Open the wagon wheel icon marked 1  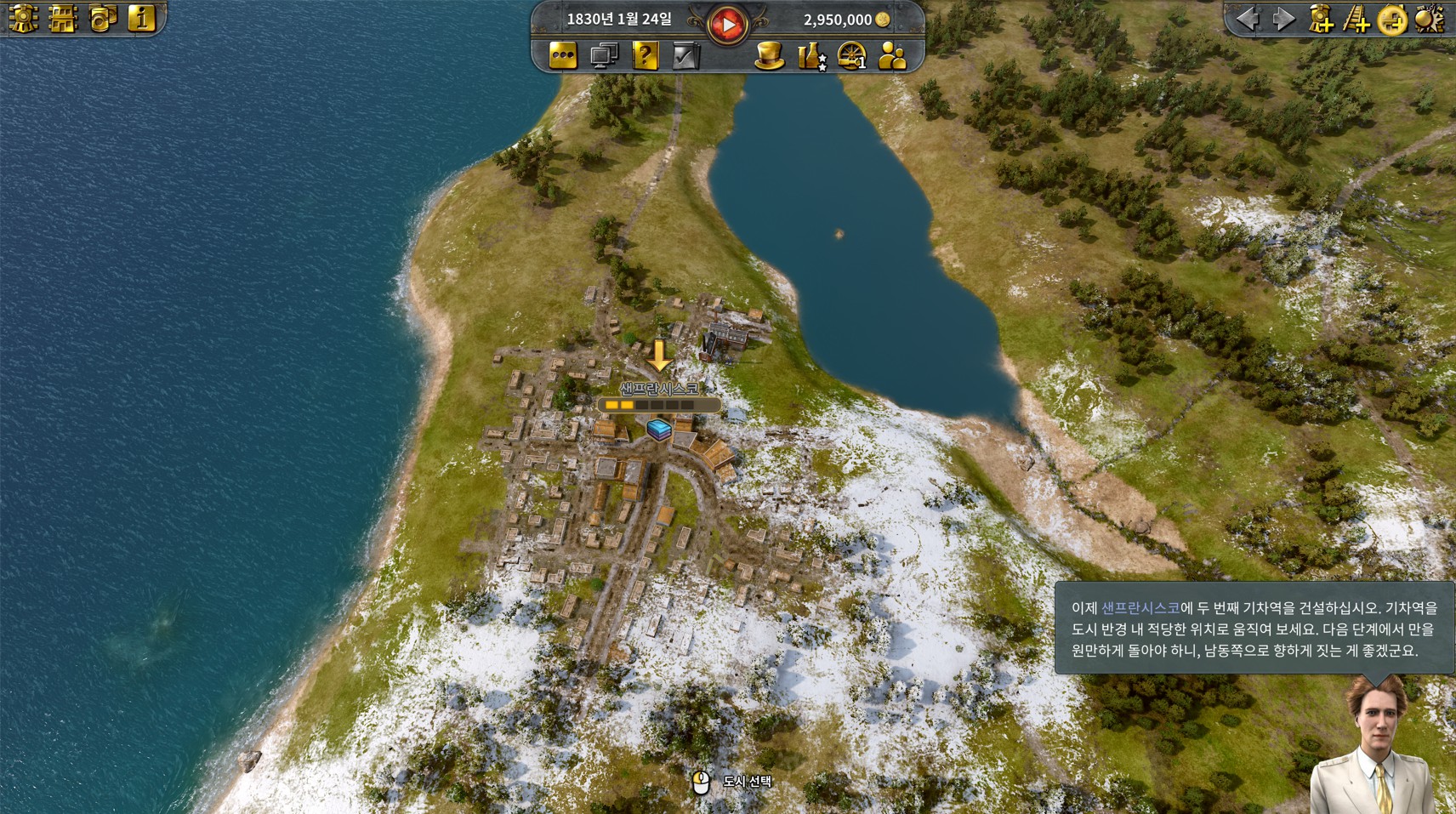point(851,56)
